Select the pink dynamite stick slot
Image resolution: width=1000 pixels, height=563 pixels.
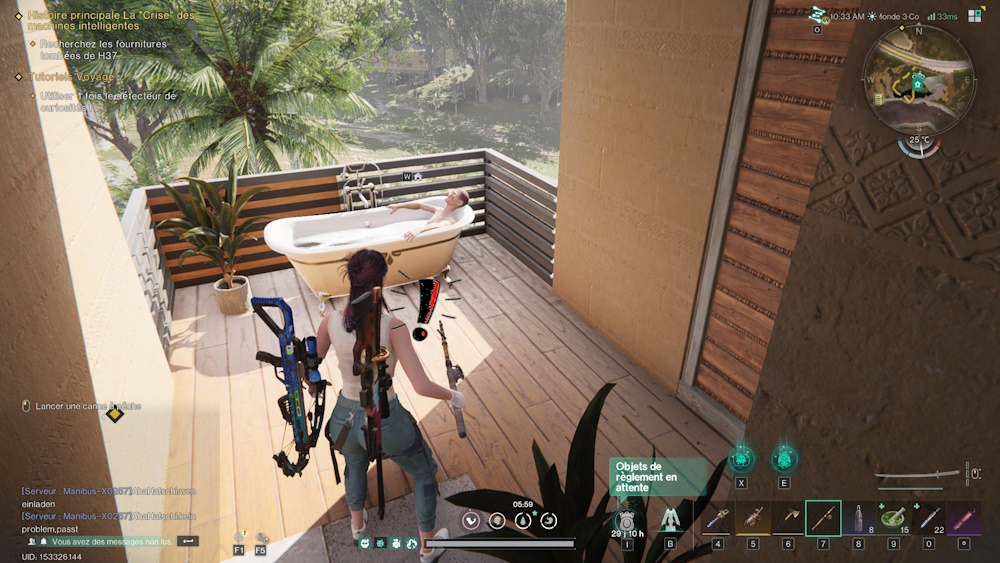click(964, 519)
